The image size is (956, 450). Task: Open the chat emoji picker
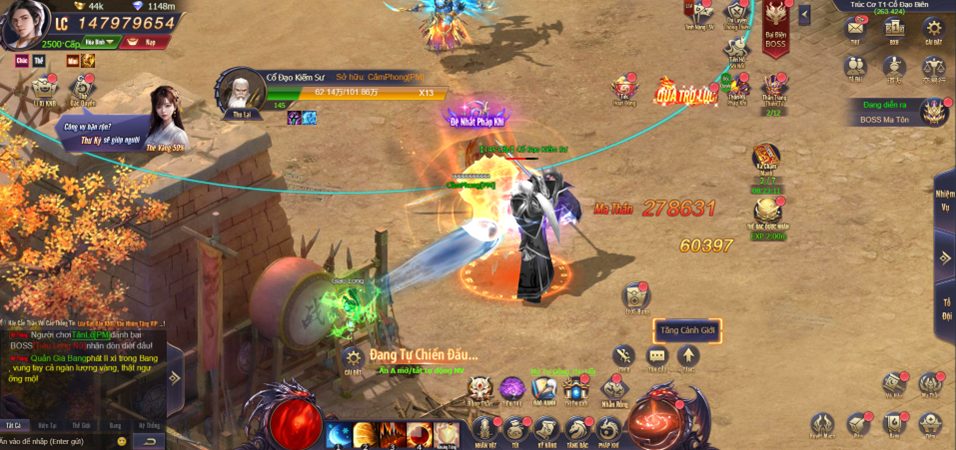pyautogui.click(x=122, y=441)
